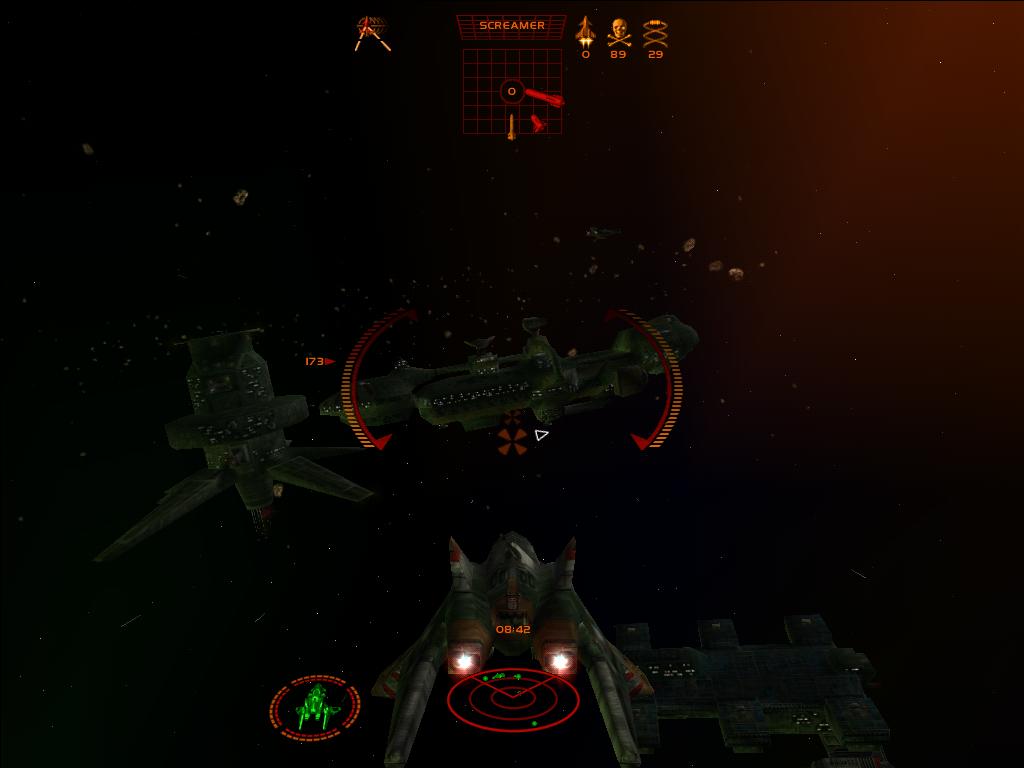Select the red weapon loadout grid
1024x768 pixels.
click(511, 92)
